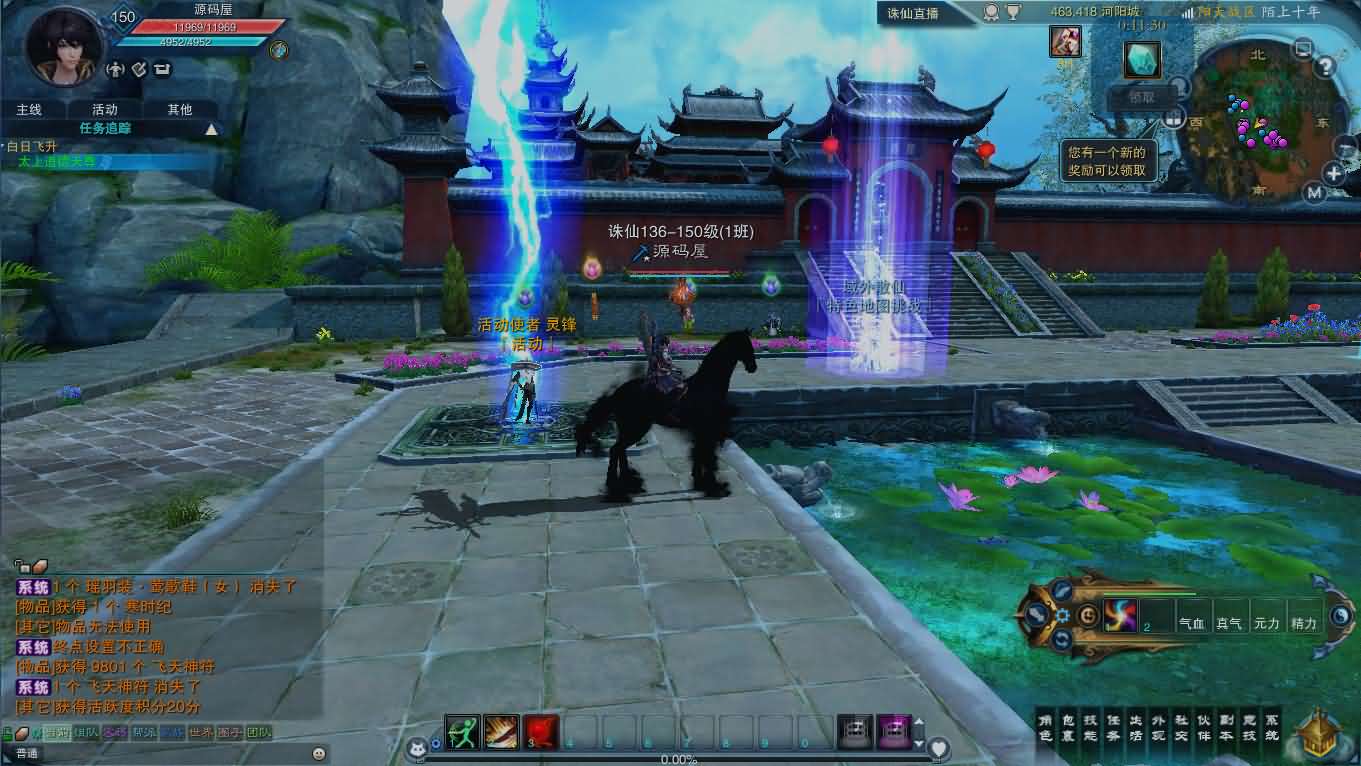Collapse the 任务追踪 tracker arrow
Viewport: 1361px width, 766px height.
coord(211,129)
